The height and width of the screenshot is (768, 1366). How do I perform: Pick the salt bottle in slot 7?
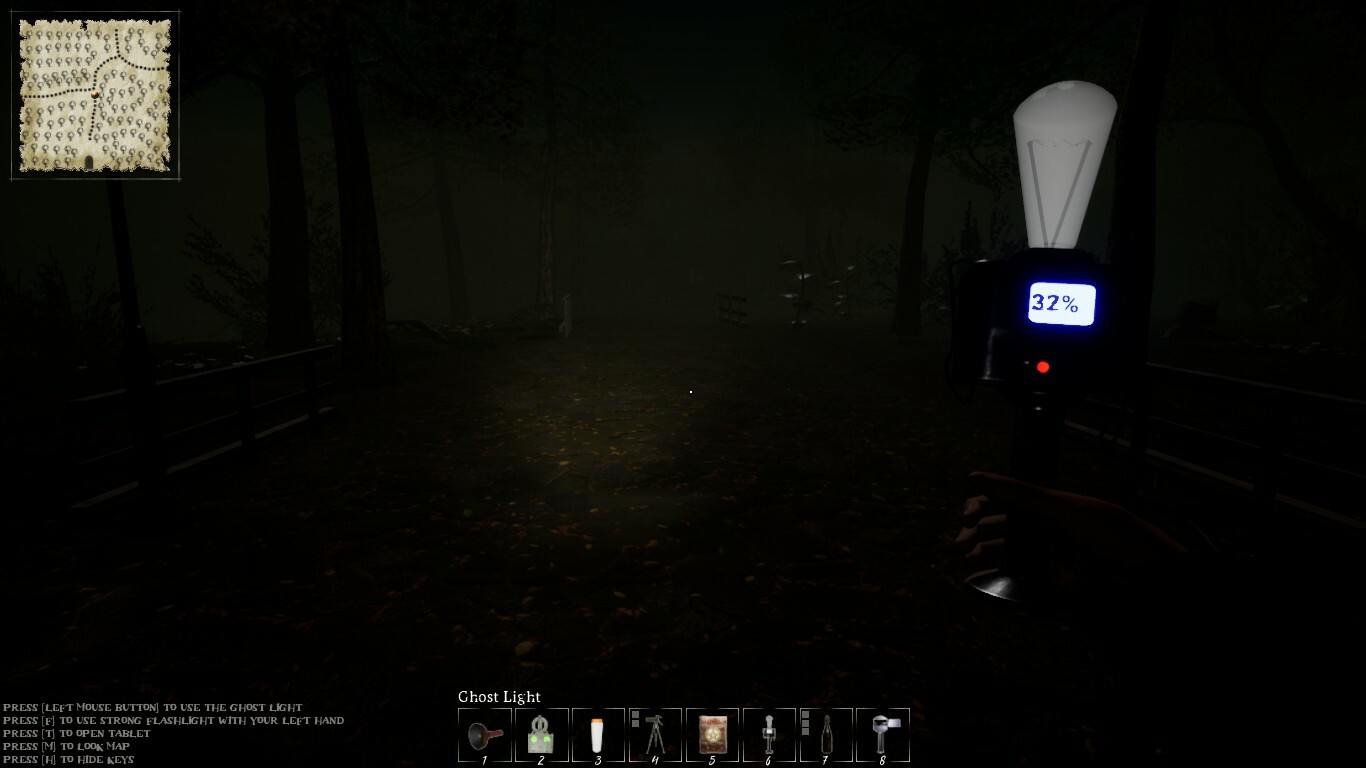coord(826,735)
